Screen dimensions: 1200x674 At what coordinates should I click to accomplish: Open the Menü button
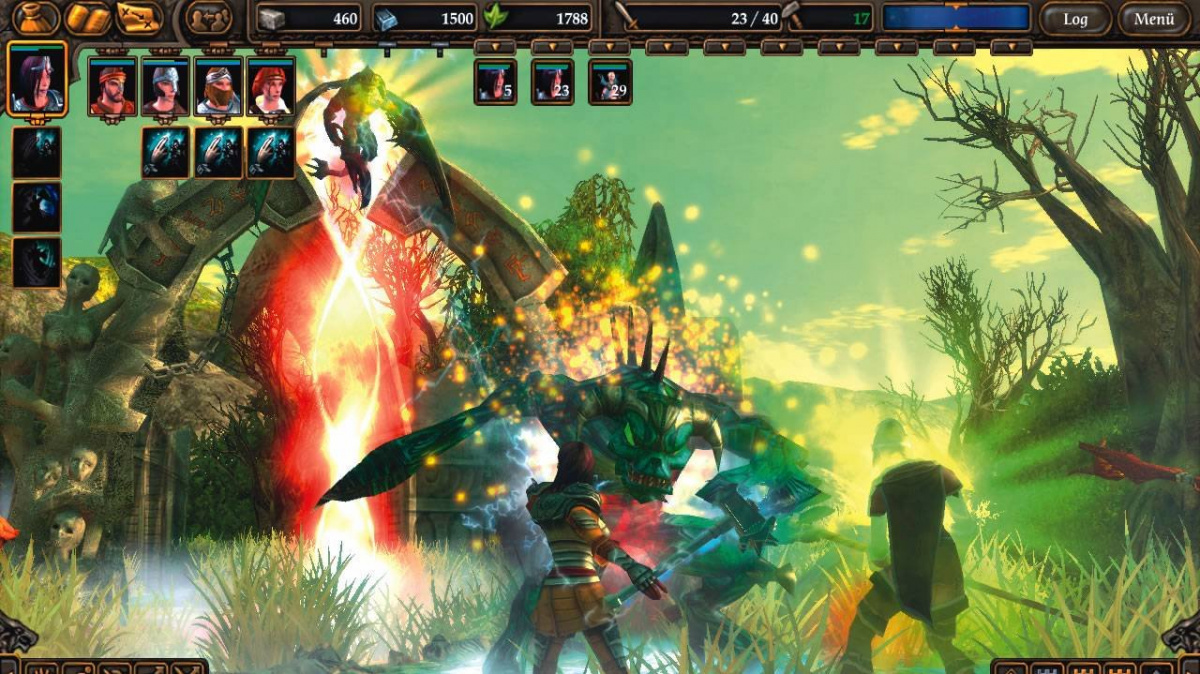click(x=1154, y=18)
